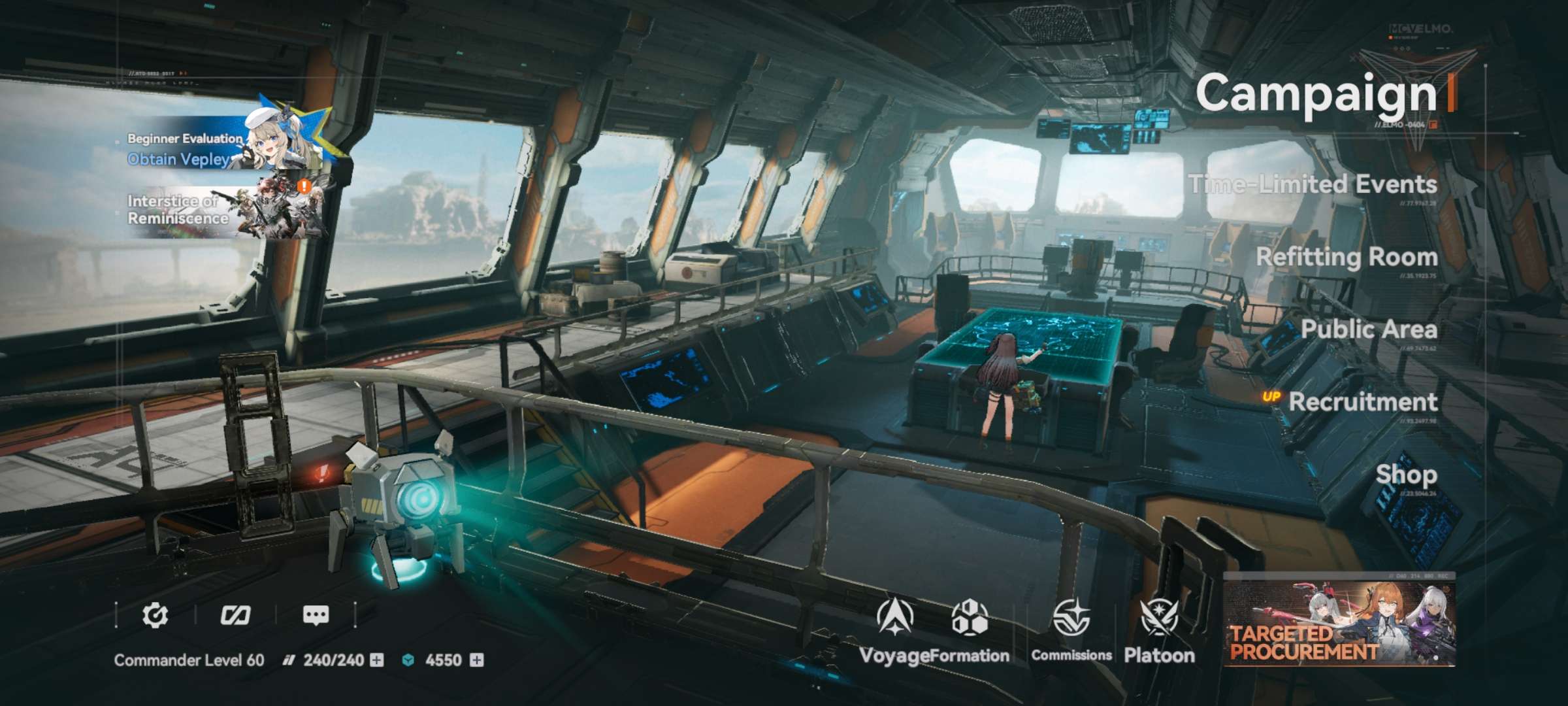Open the Shop
The image size is (1568, 706).
pos(1406,475)
